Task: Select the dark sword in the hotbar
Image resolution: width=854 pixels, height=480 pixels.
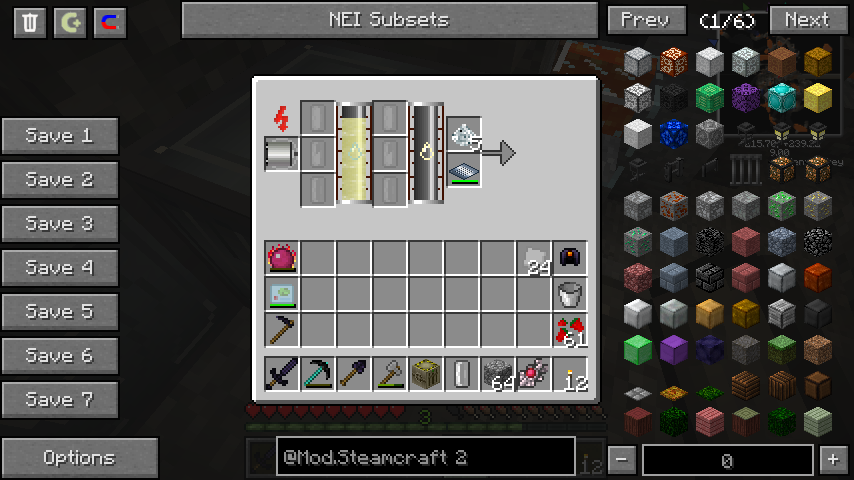Action: [282, 374]
